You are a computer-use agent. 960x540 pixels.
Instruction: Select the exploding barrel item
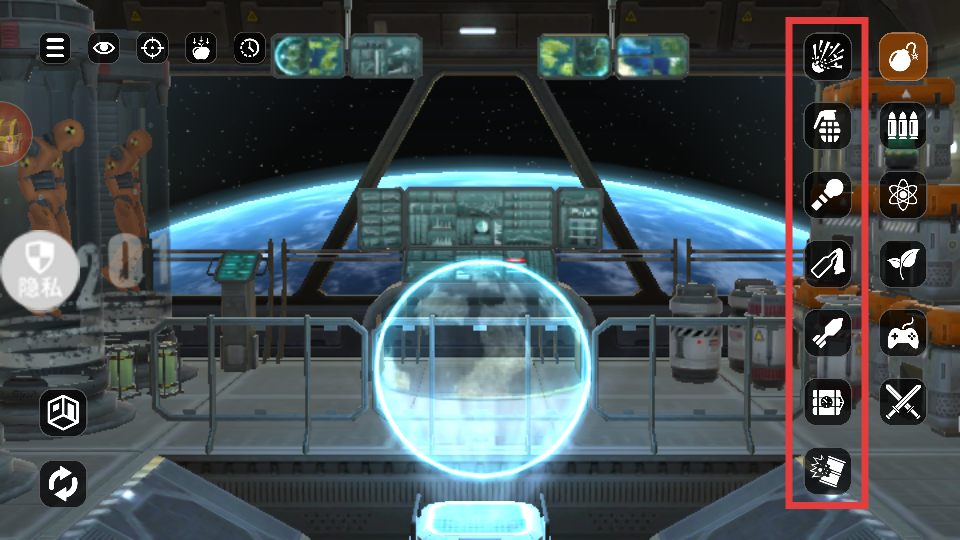(x=828, y=470)
